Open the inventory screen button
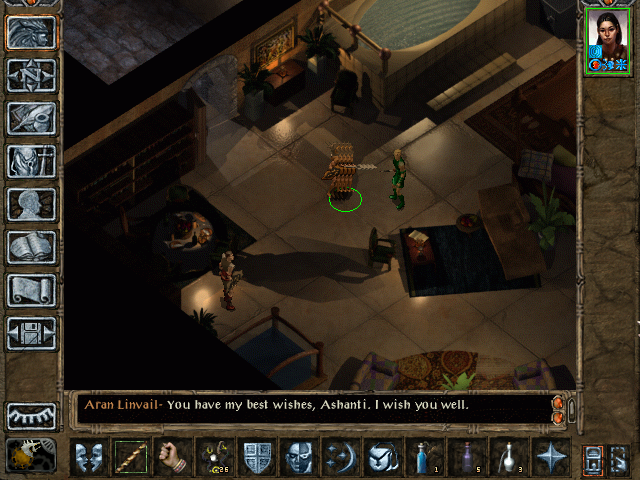The height and width of the screenshot is (480, 640). click(31, 161)
